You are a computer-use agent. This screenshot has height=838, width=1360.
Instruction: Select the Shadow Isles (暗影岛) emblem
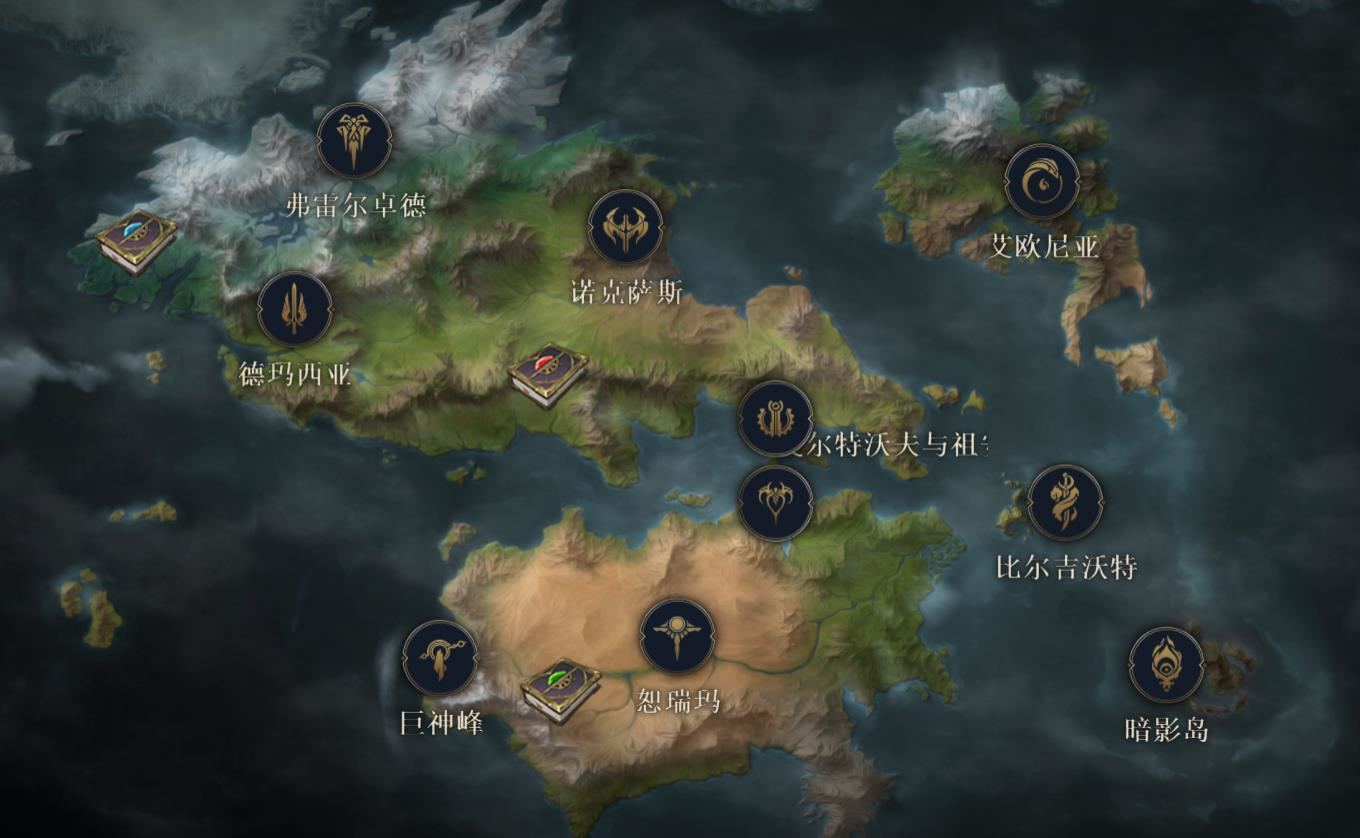click(1166, 665)
